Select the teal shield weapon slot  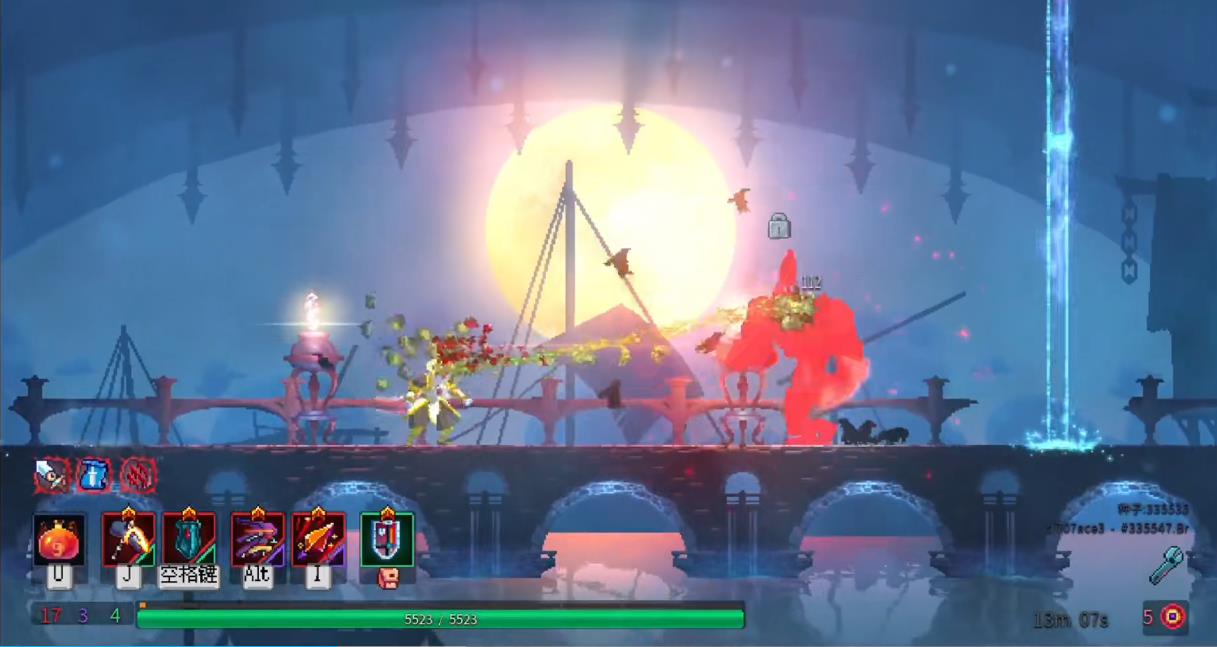coord(189,540)
